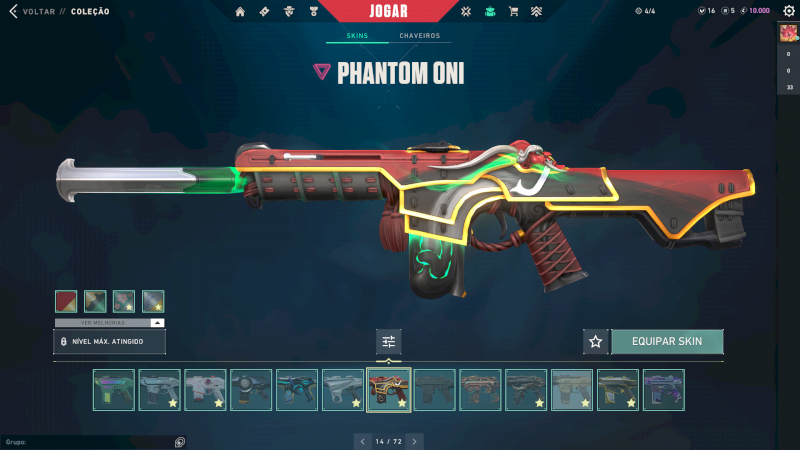Image resolution: width=800 pixels, height=450 pixels.
Task: Open the home icon in top navigation
Action: click(x=240, y=12)
